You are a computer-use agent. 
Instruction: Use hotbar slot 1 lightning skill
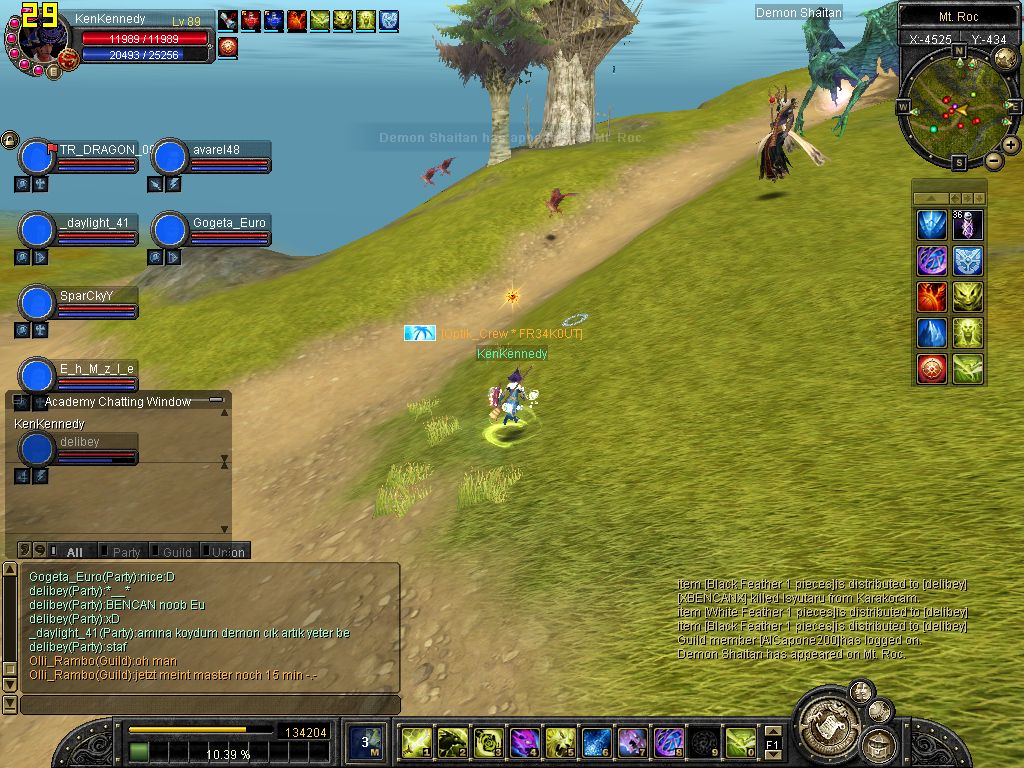[x=416, y=742]
